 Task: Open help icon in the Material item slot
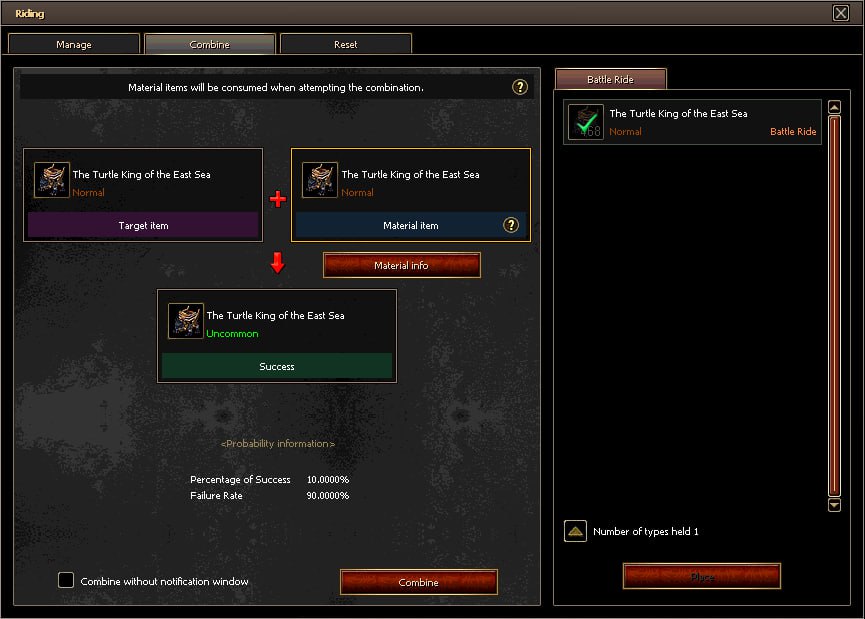click(511, 225)
